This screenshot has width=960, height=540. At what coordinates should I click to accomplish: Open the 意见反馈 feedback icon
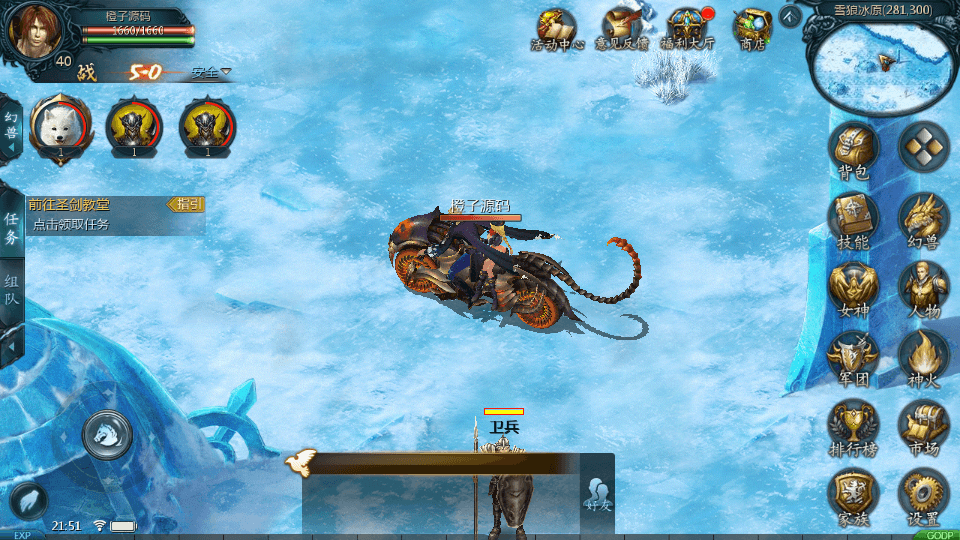622,28
